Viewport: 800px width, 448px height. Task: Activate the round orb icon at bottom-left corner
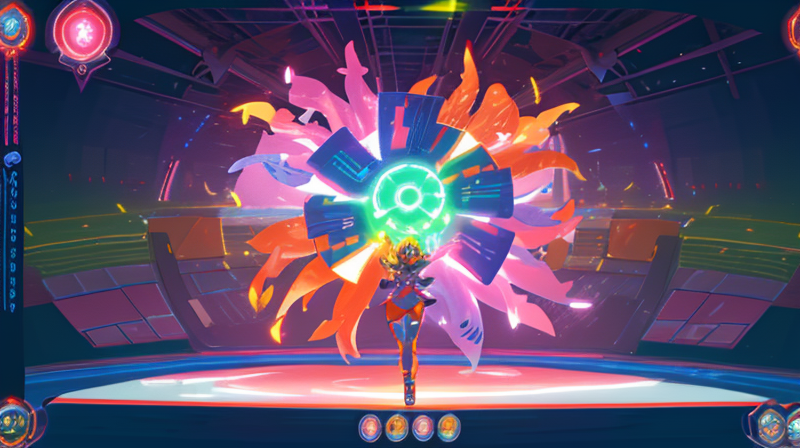point(14,418)
